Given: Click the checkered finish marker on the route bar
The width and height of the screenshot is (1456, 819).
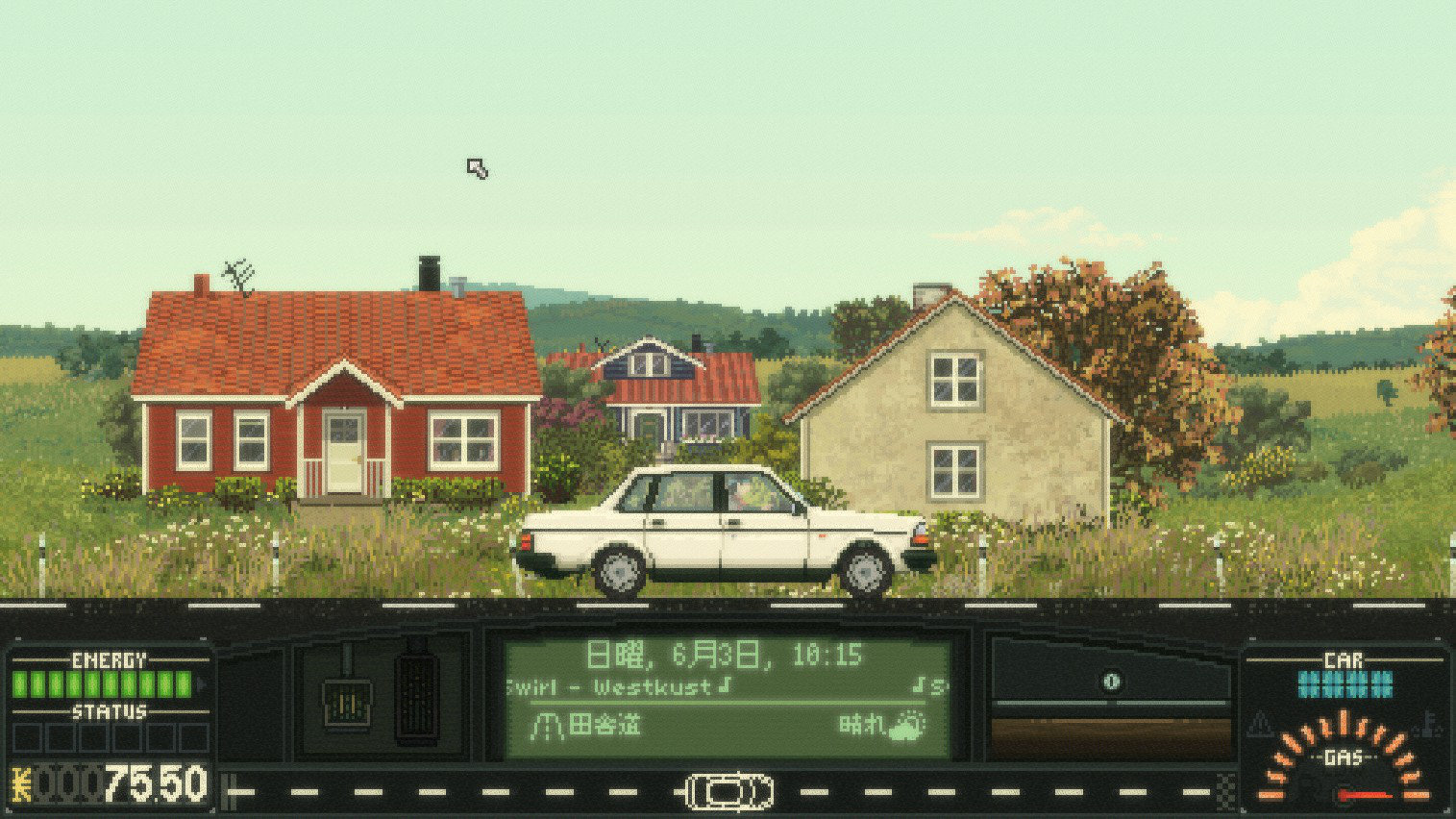Looking at the screenshot, I should pos(1225,791).
